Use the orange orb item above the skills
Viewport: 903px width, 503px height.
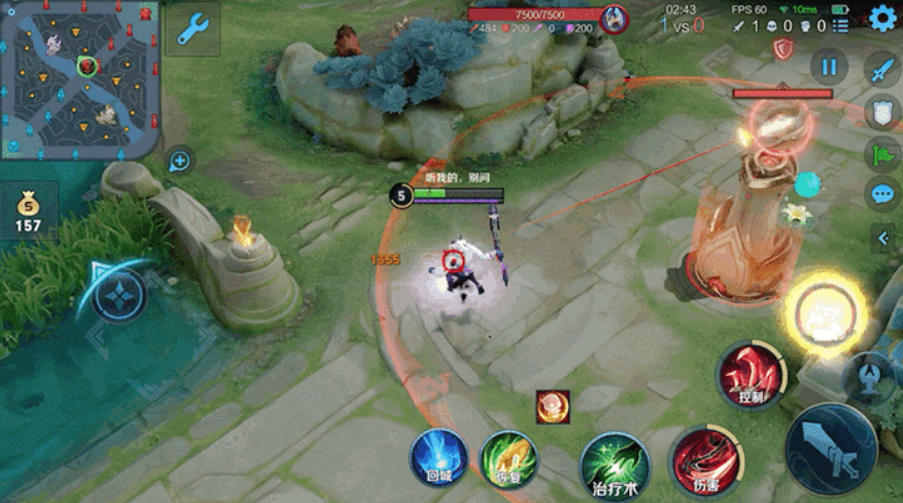[x=552, y=407]
